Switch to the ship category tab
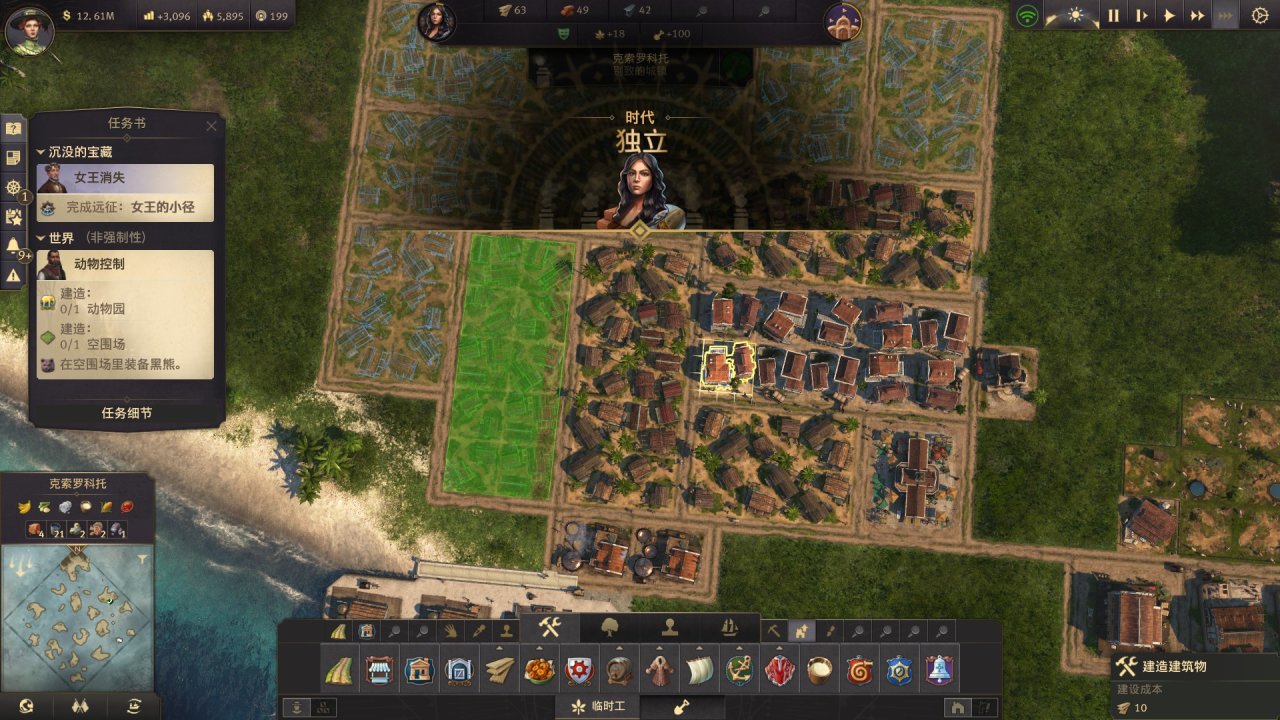Viewport: 1280px width, 720px height. point(729,628)
